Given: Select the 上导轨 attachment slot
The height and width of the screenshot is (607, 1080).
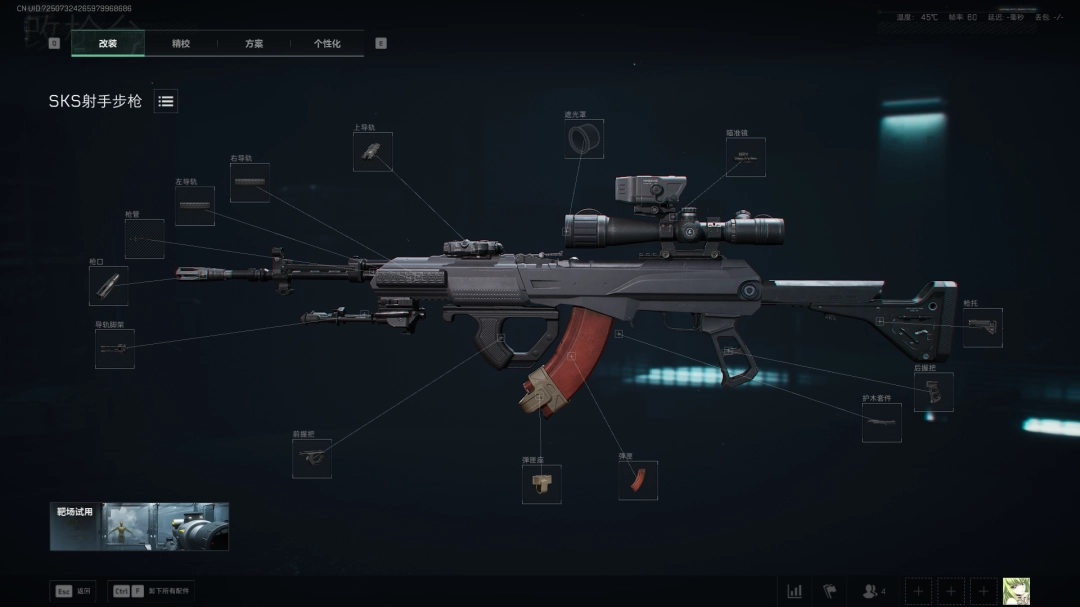Looking at the screenshot, I should point(372,152).
